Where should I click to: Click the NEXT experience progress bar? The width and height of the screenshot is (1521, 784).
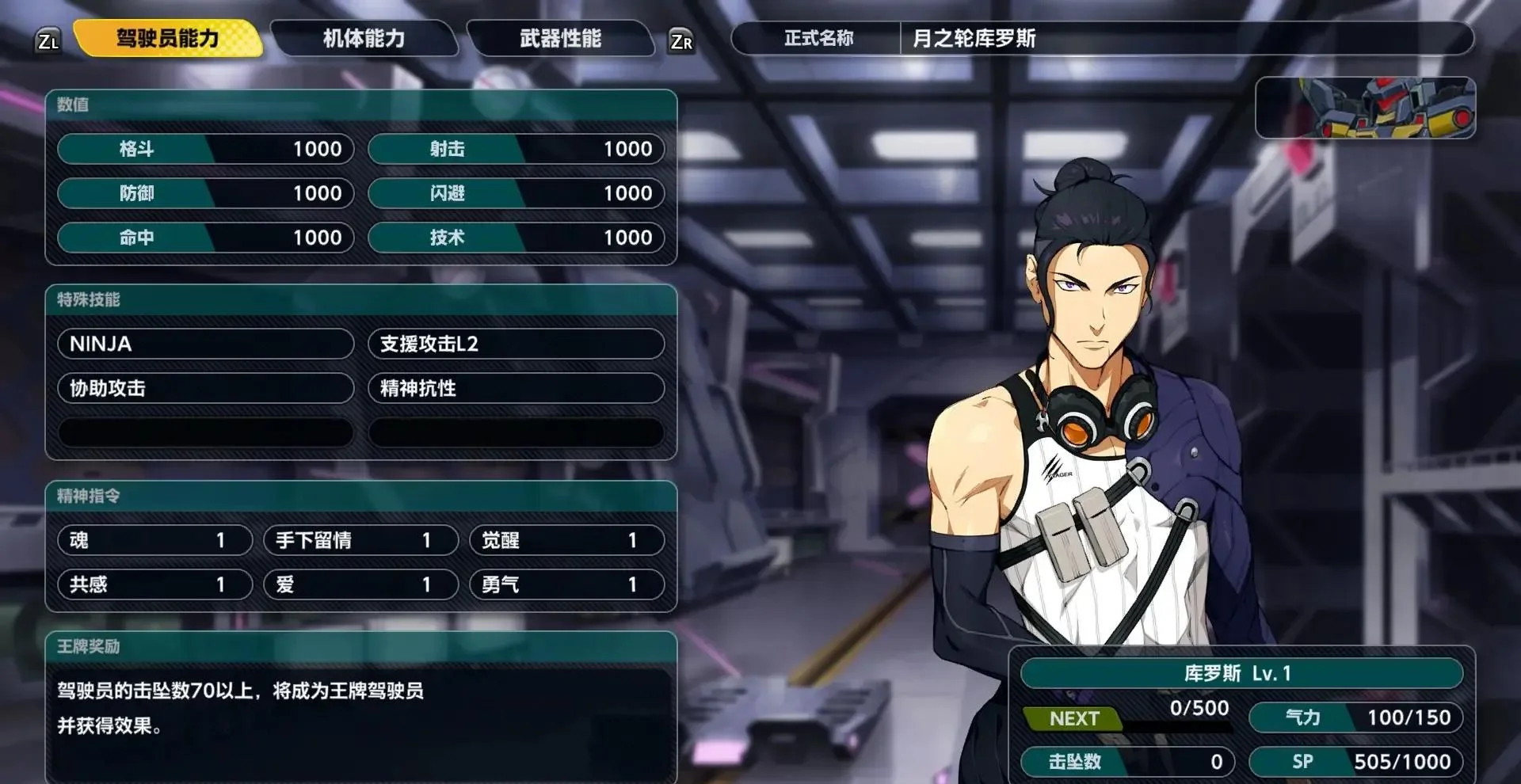pos(1133,718)
